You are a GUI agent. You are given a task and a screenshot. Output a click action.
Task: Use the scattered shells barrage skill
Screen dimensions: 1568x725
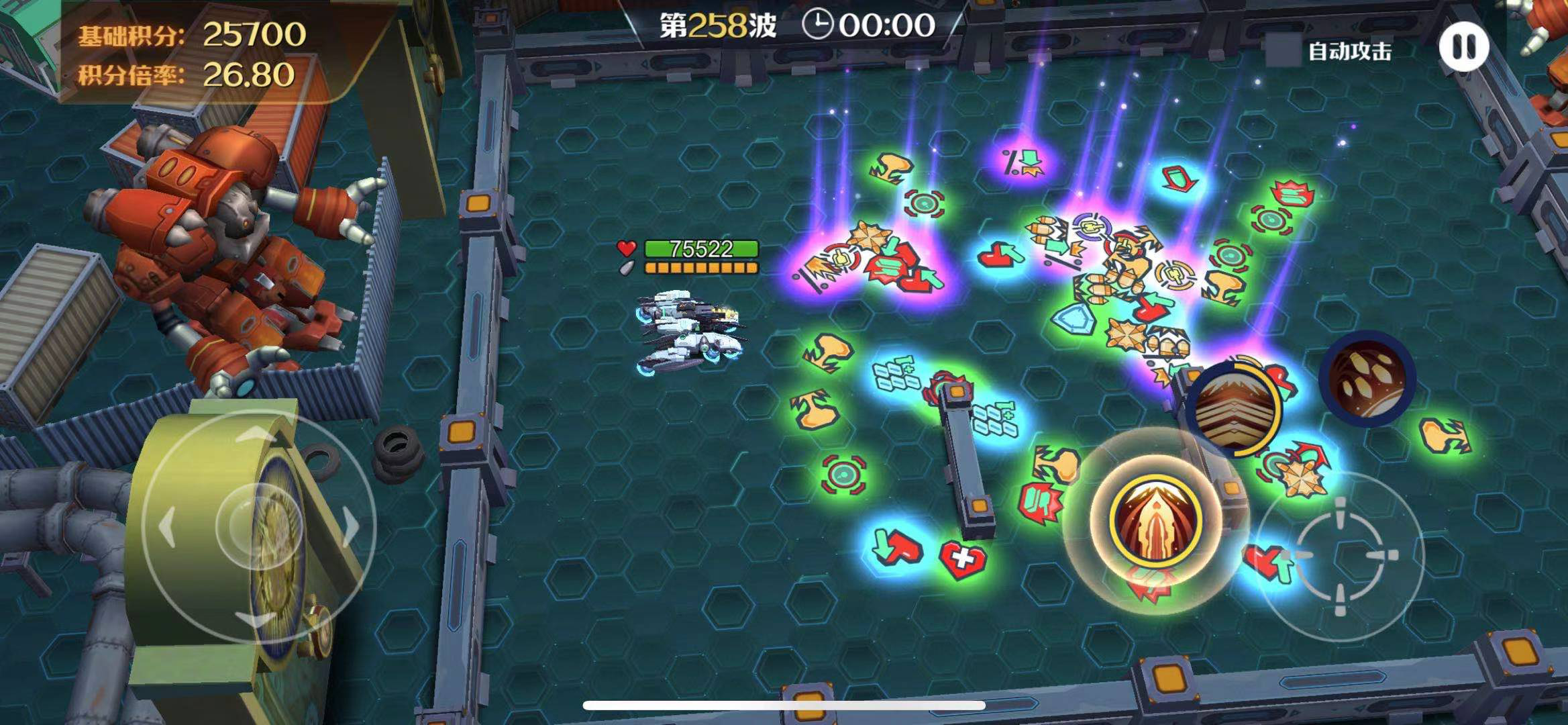tap(1367, 379)
